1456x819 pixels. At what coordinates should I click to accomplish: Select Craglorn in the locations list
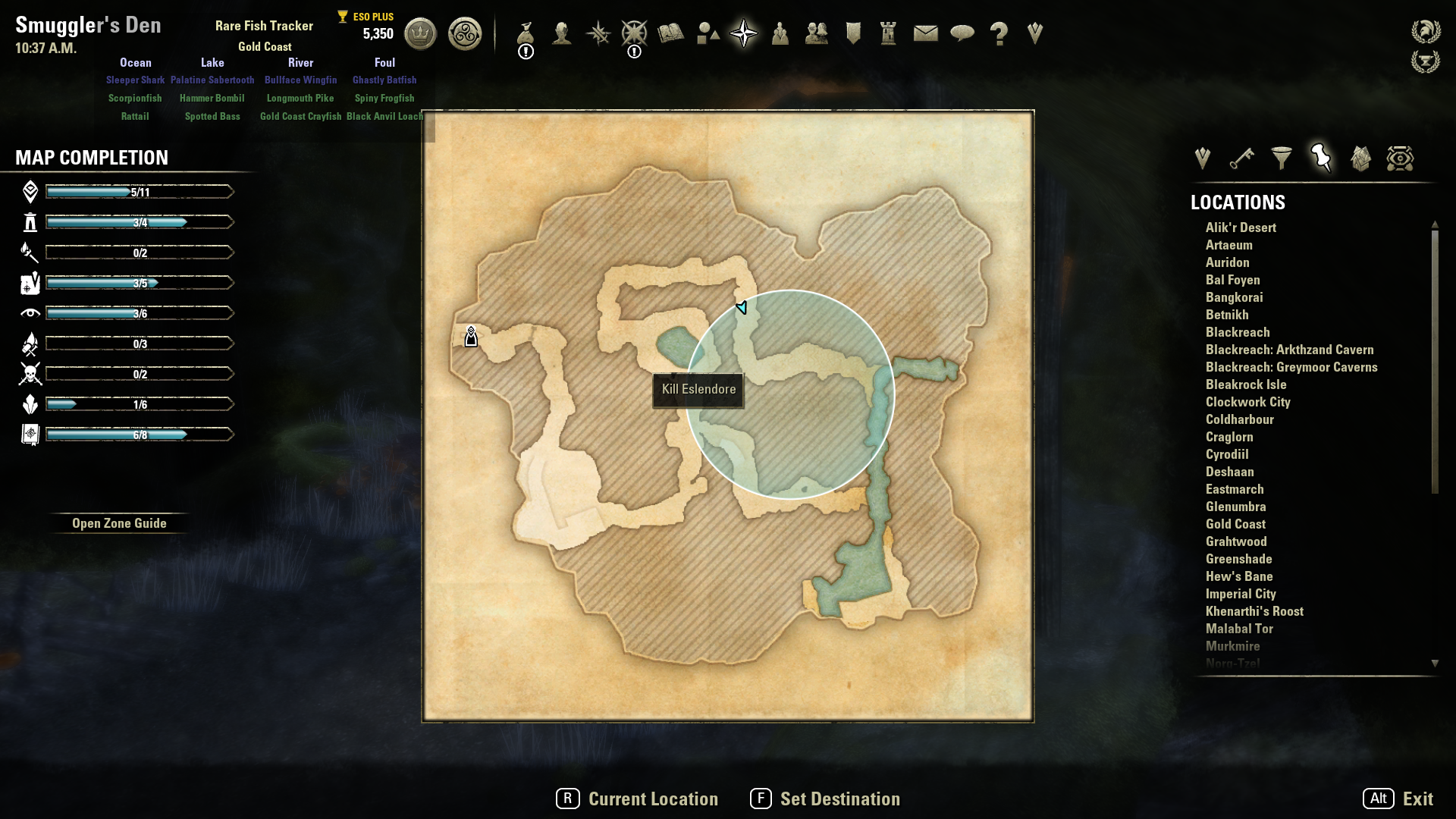click(1229, 437)
